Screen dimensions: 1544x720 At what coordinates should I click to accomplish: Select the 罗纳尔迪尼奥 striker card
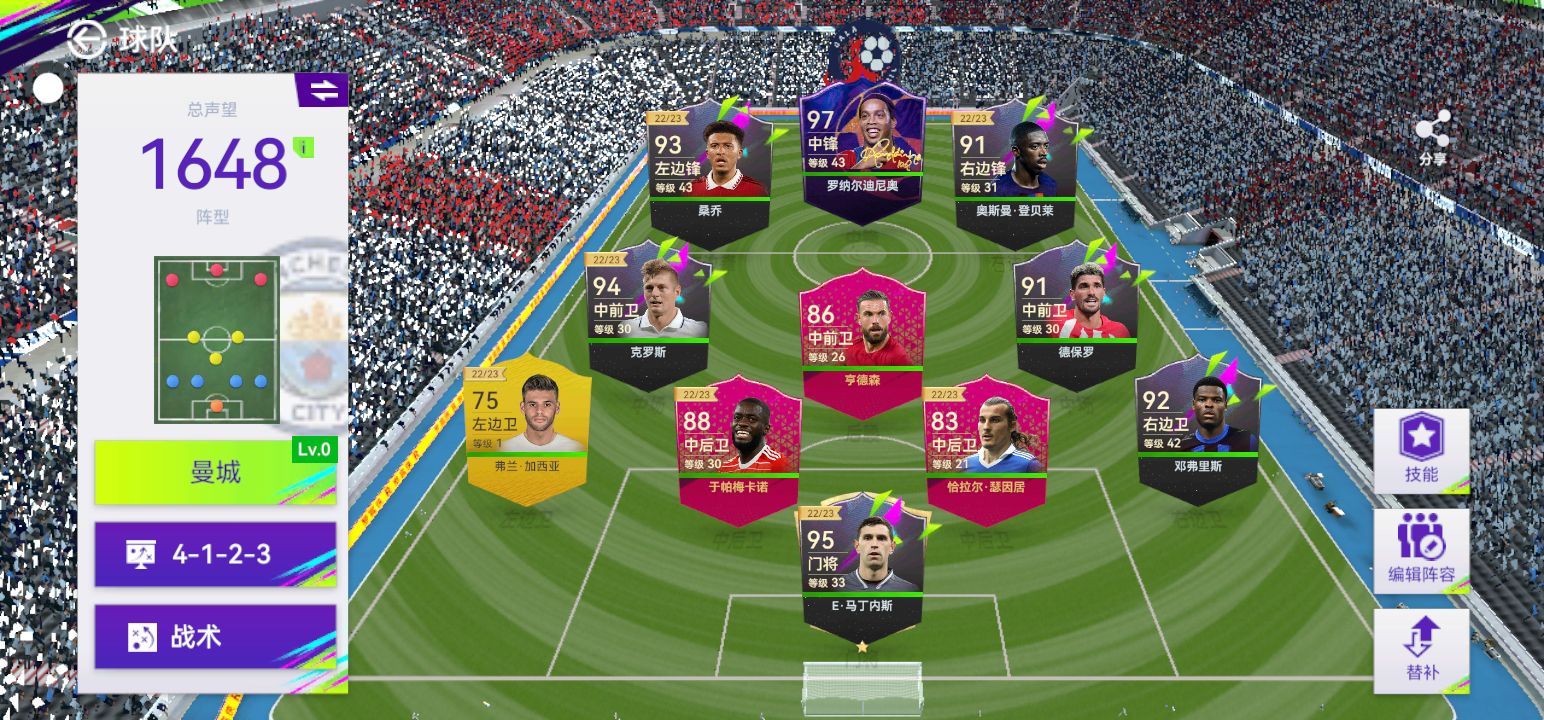(x=862, y=150)
